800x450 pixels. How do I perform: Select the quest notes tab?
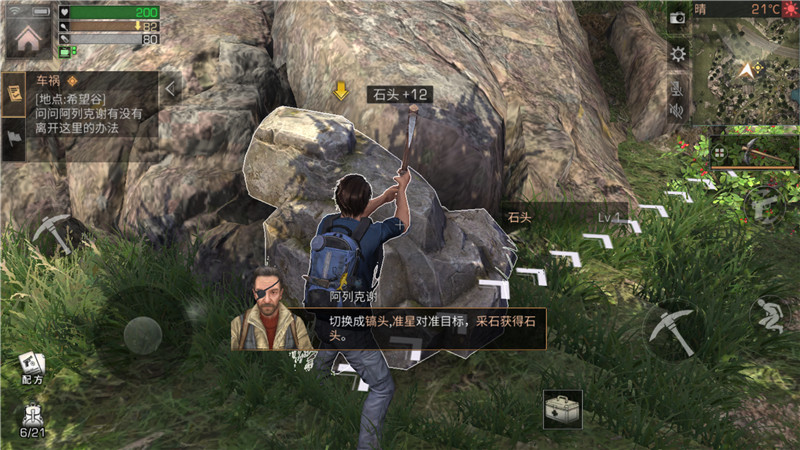point(15,93)
